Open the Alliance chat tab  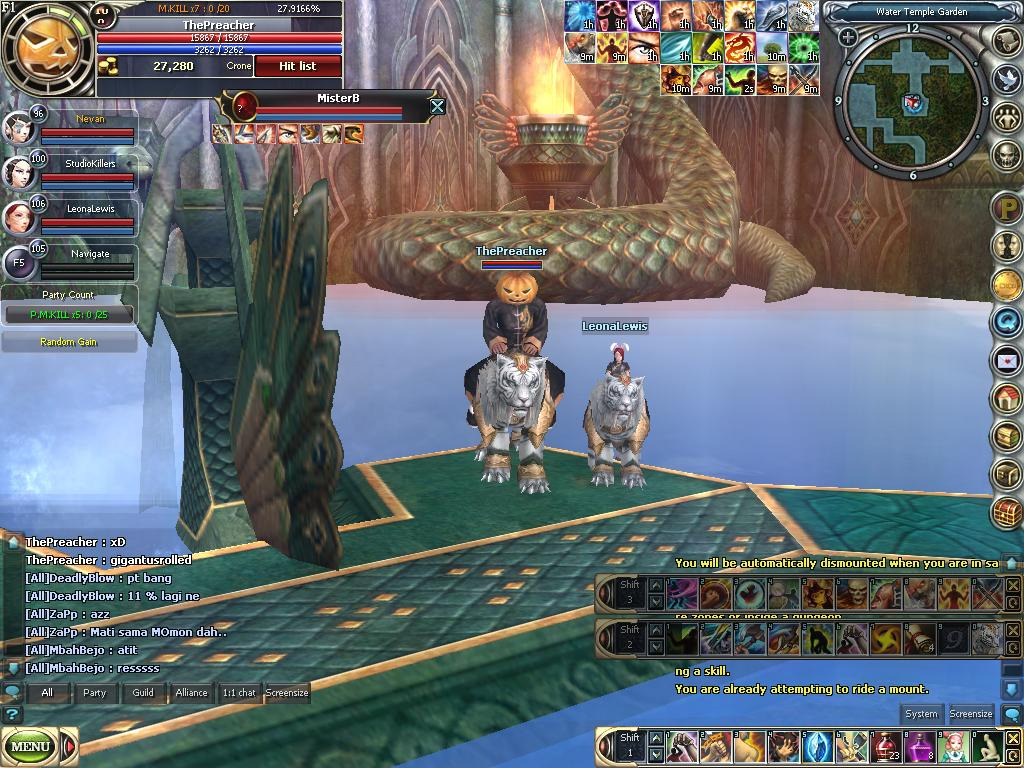pyautogui.click(x=191, y=692)
